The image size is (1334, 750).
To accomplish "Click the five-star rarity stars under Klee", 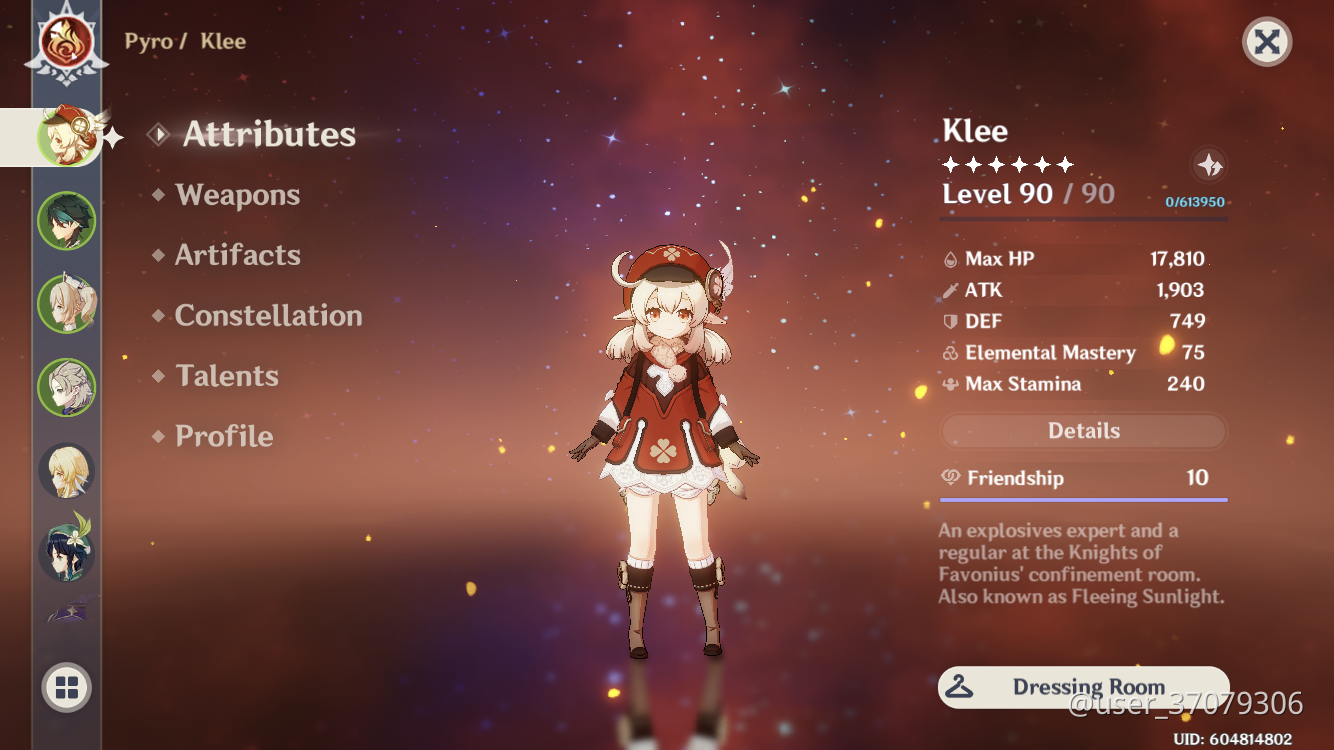I will coord(1007,163).
